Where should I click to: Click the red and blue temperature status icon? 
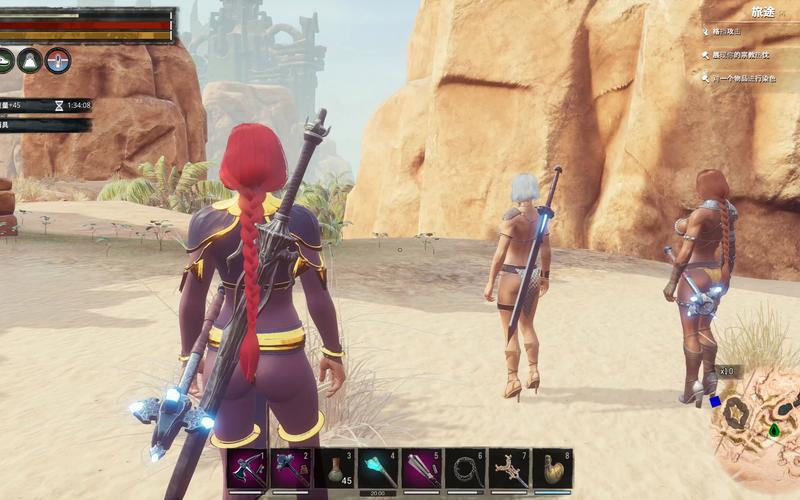[58, 60]
